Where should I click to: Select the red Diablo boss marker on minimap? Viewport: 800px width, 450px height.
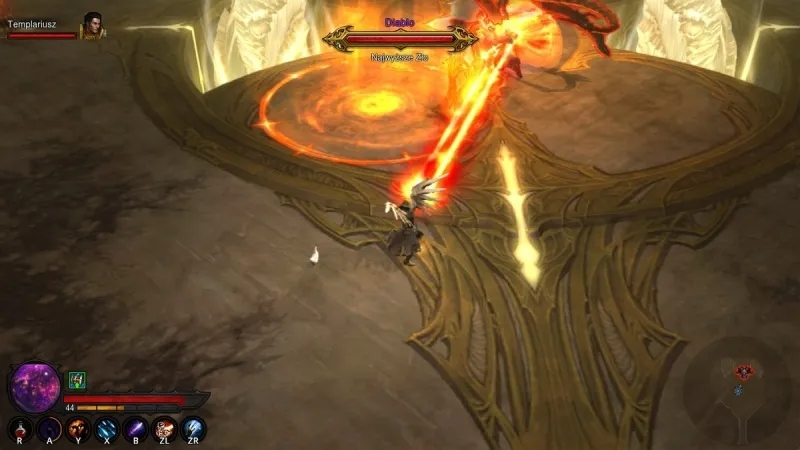[x=743, y=372]
